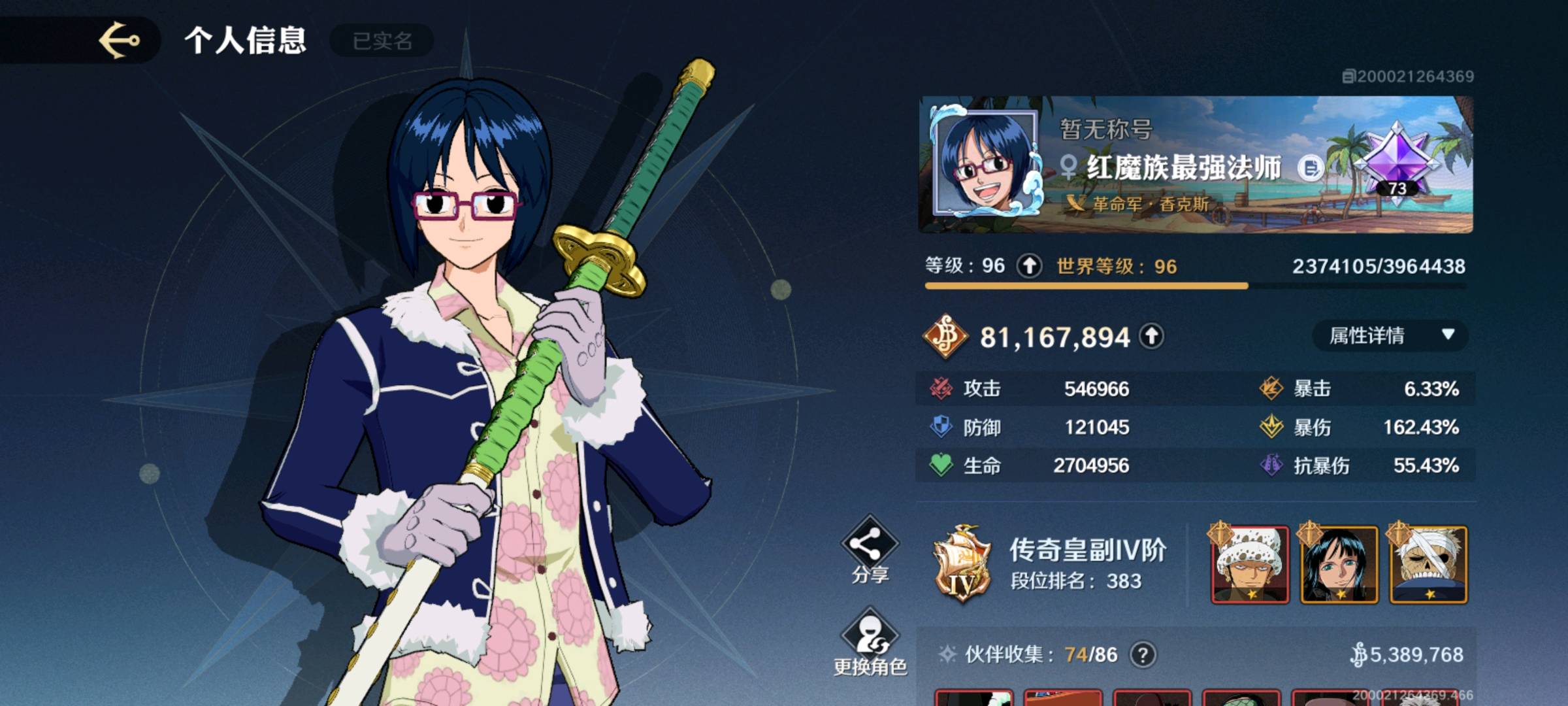Tap the 已实名 verified status label
The width and height of the screenshot is (1568, 706).
(x=382, y=41)
